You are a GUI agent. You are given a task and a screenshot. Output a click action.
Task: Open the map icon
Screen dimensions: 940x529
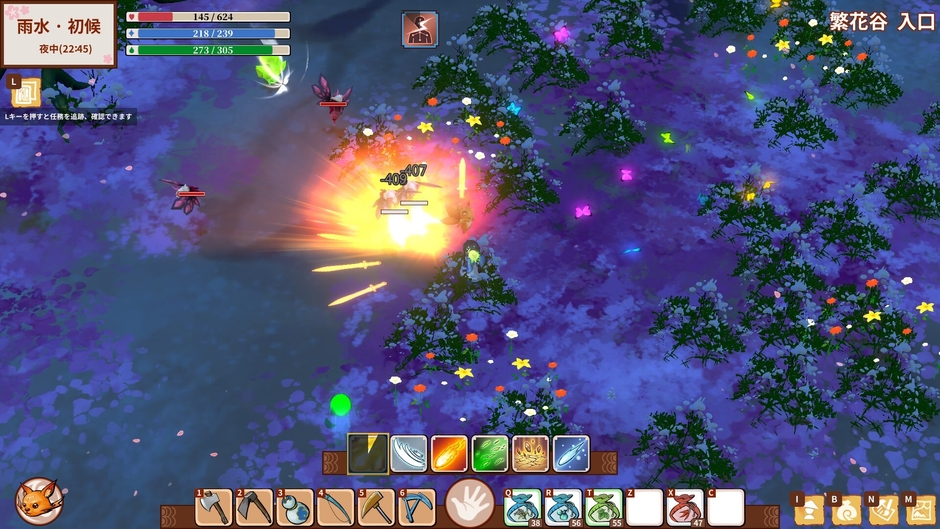[x=919, y=510]
